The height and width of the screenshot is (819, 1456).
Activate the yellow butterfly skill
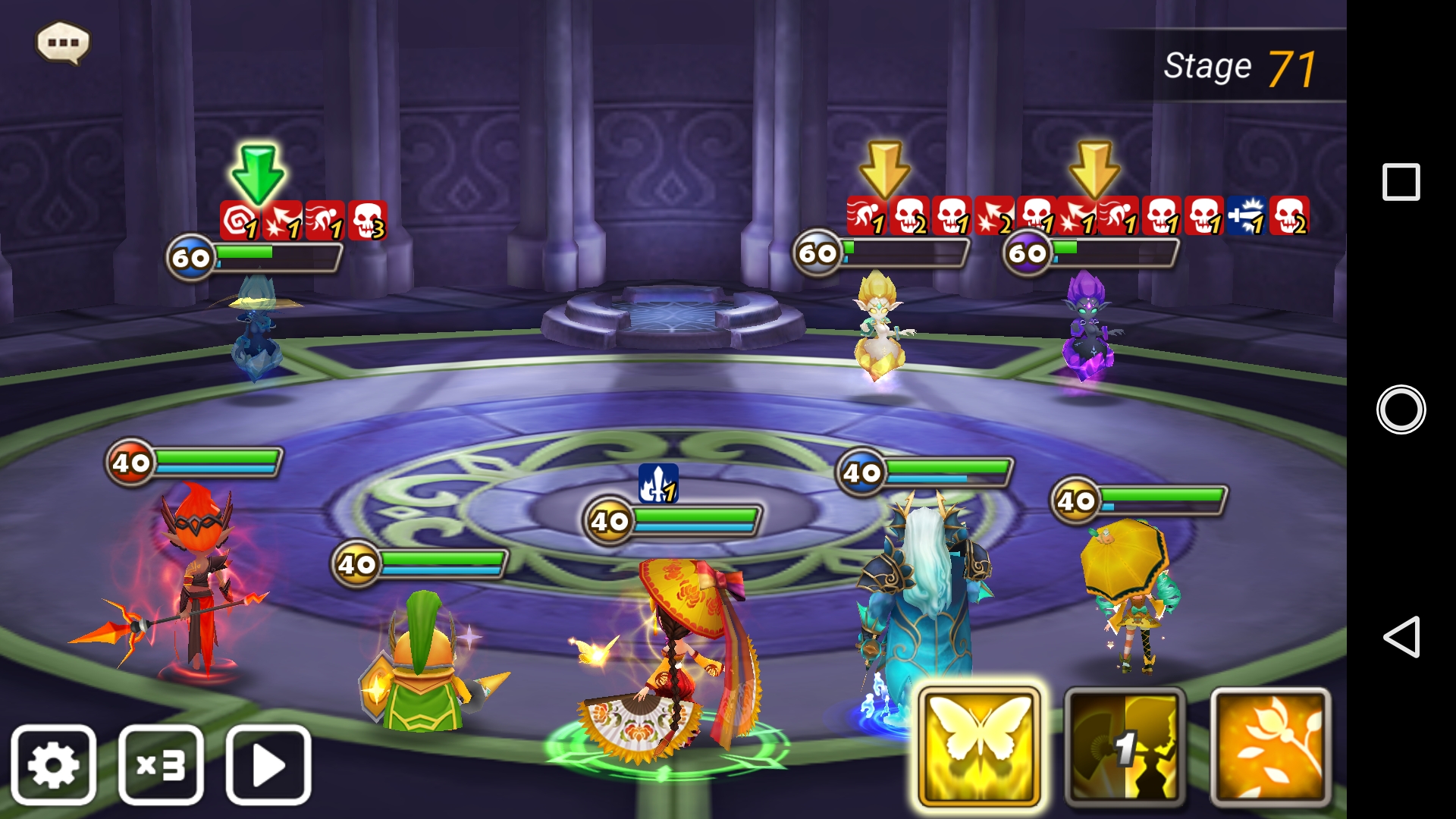[979, 748]
